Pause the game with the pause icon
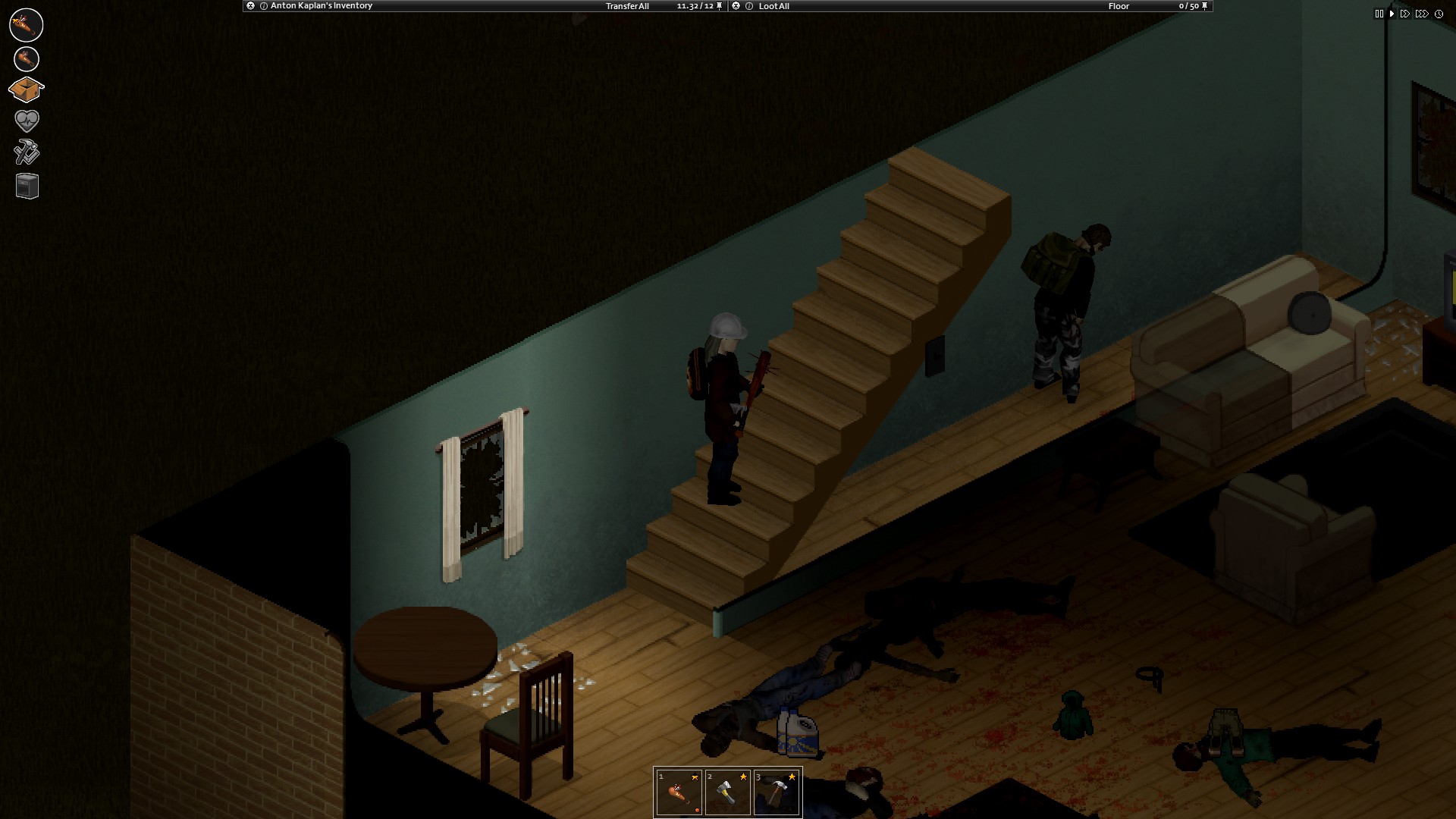This screenshot has width=1456, height=819. [x=1379, y=13]
